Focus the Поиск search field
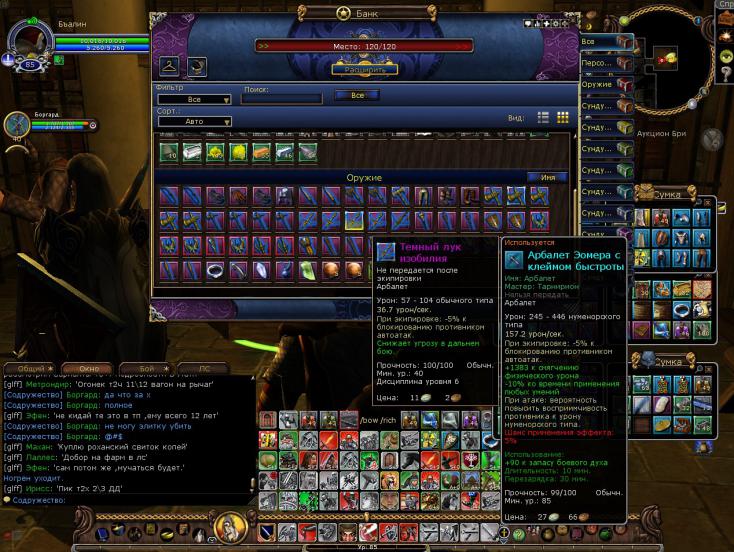 [282, 99]
